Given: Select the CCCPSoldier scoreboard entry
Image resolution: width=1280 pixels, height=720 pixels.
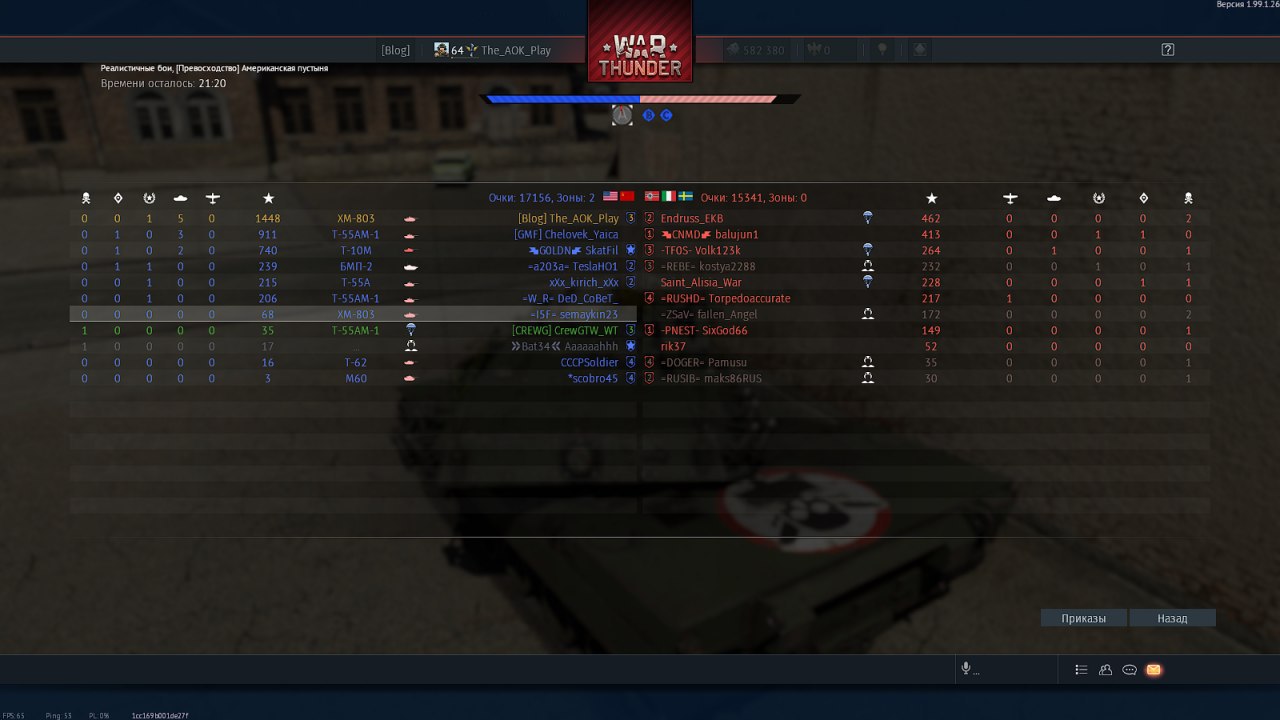Looking at the screenshot, I should [589, 362].
